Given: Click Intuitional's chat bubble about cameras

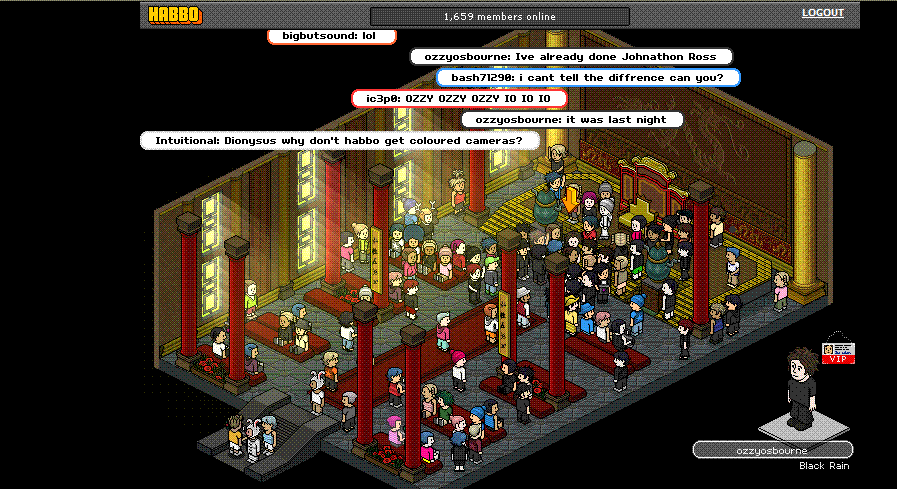Looking at the screenshot, I should 338,141.
